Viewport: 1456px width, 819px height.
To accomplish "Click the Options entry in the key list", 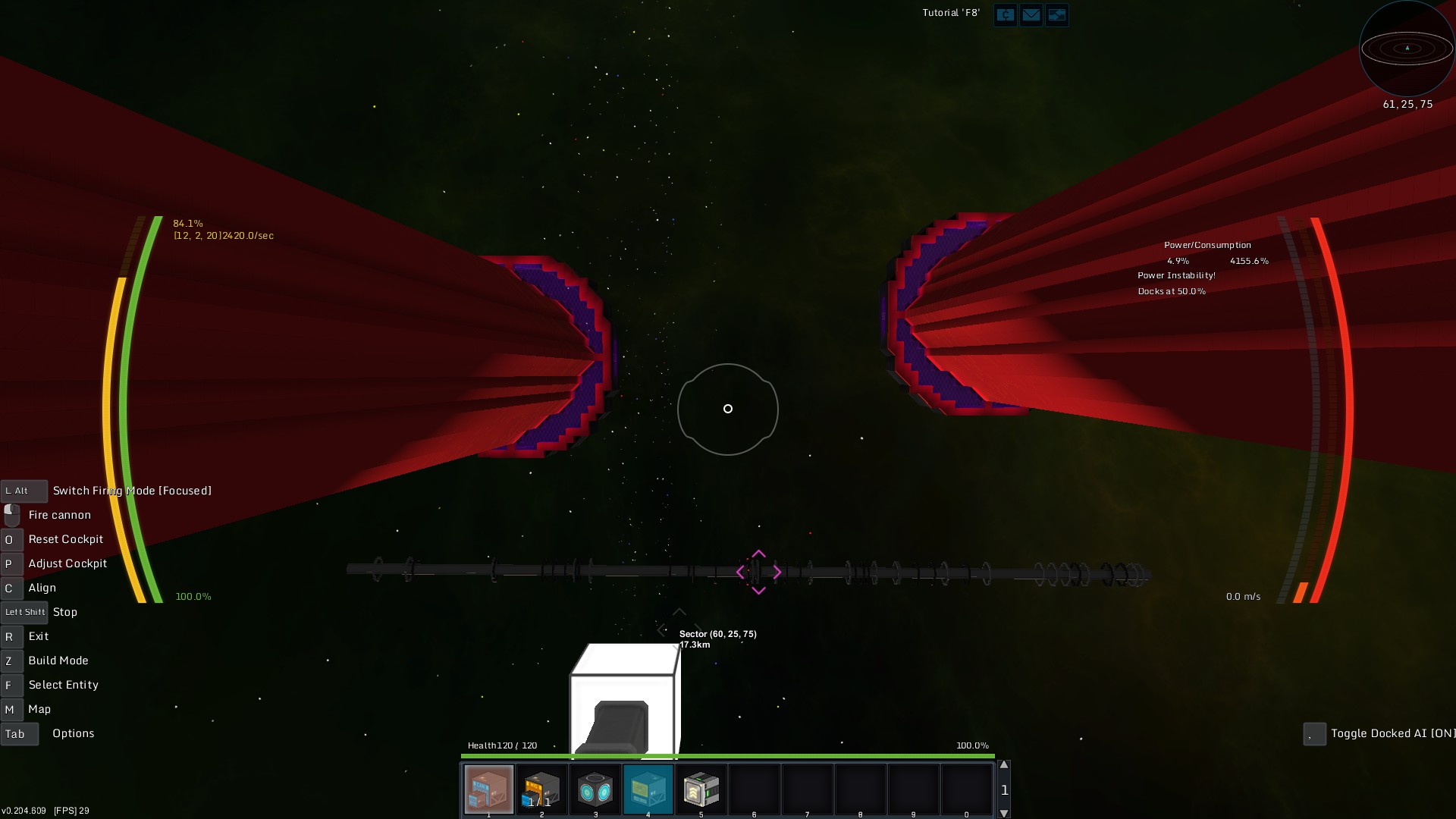I will [73, 733].
